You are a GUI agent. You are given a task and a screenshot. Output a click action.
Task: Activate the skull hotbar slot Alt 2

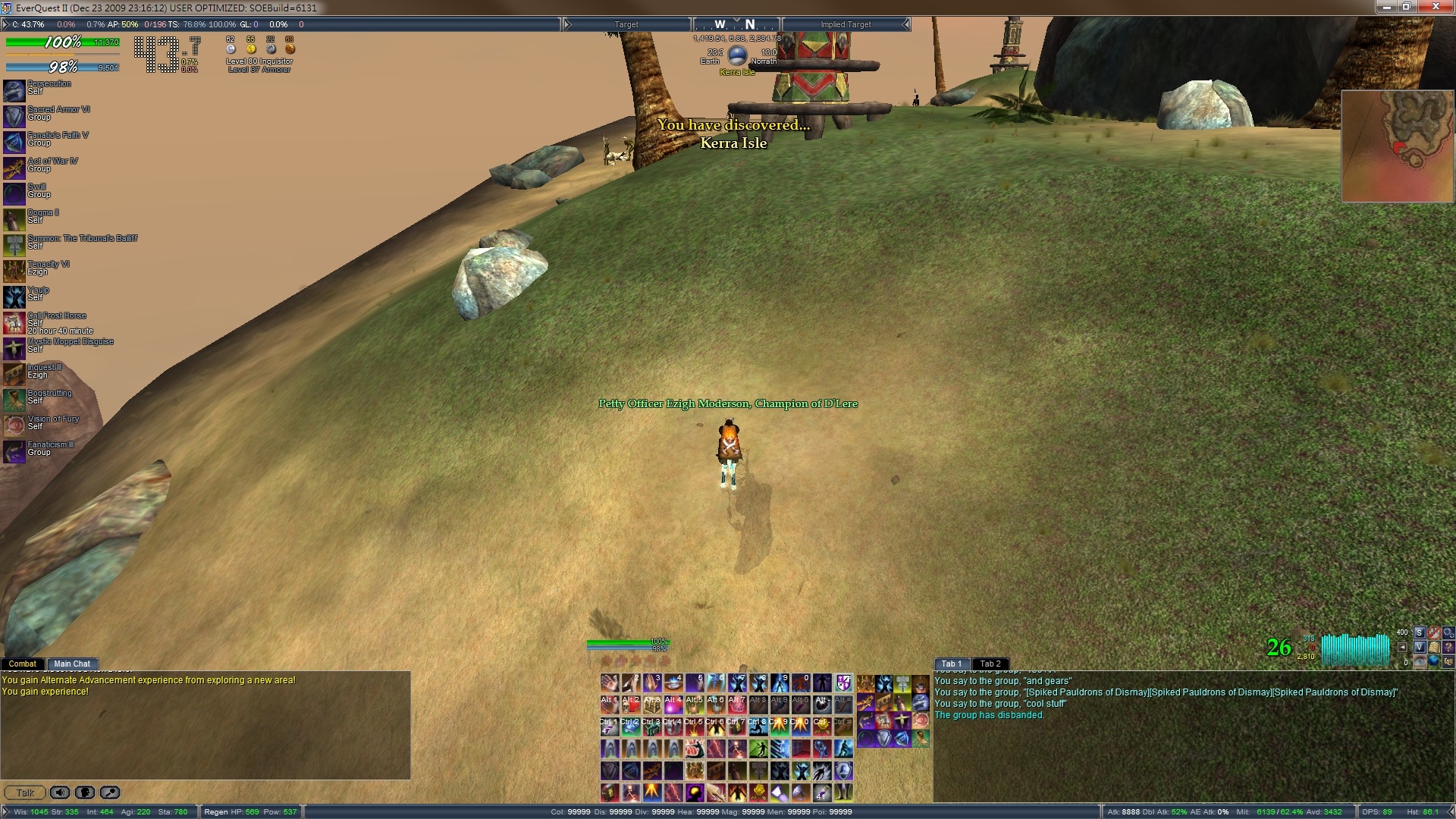pyautogui.click(x=631, y=705)
